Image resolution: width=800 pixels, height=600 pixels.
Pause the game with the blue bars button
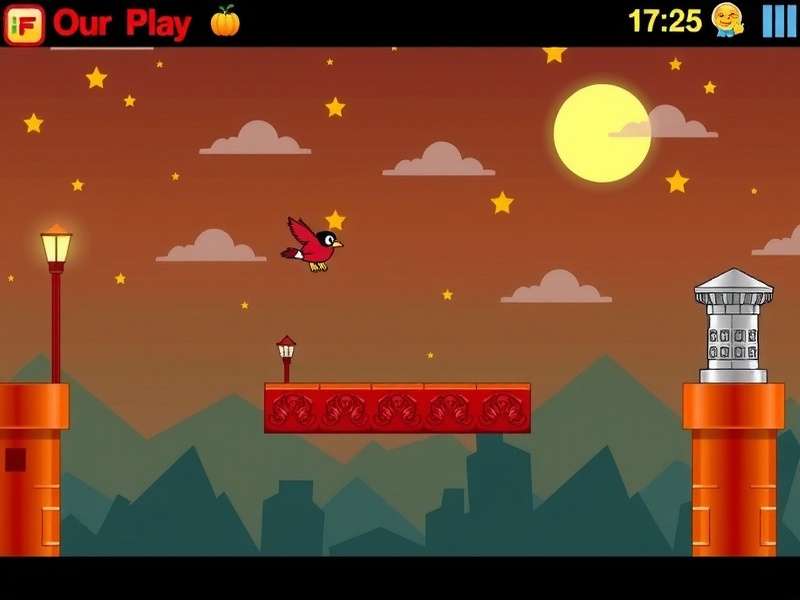(779, 21)
